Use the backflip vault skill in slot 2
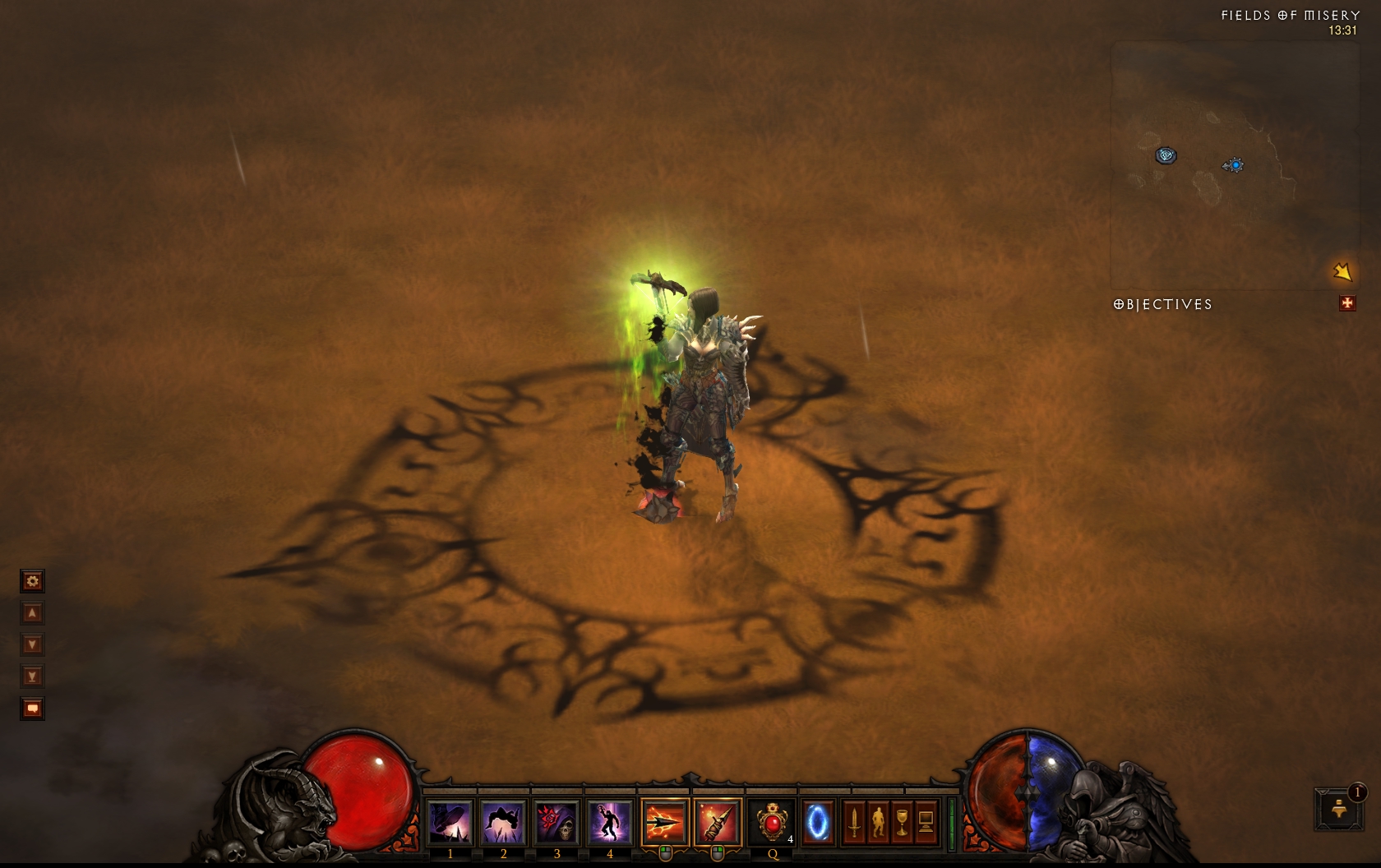This screenshot has width=1381, height=868. (x=503, y=822)
